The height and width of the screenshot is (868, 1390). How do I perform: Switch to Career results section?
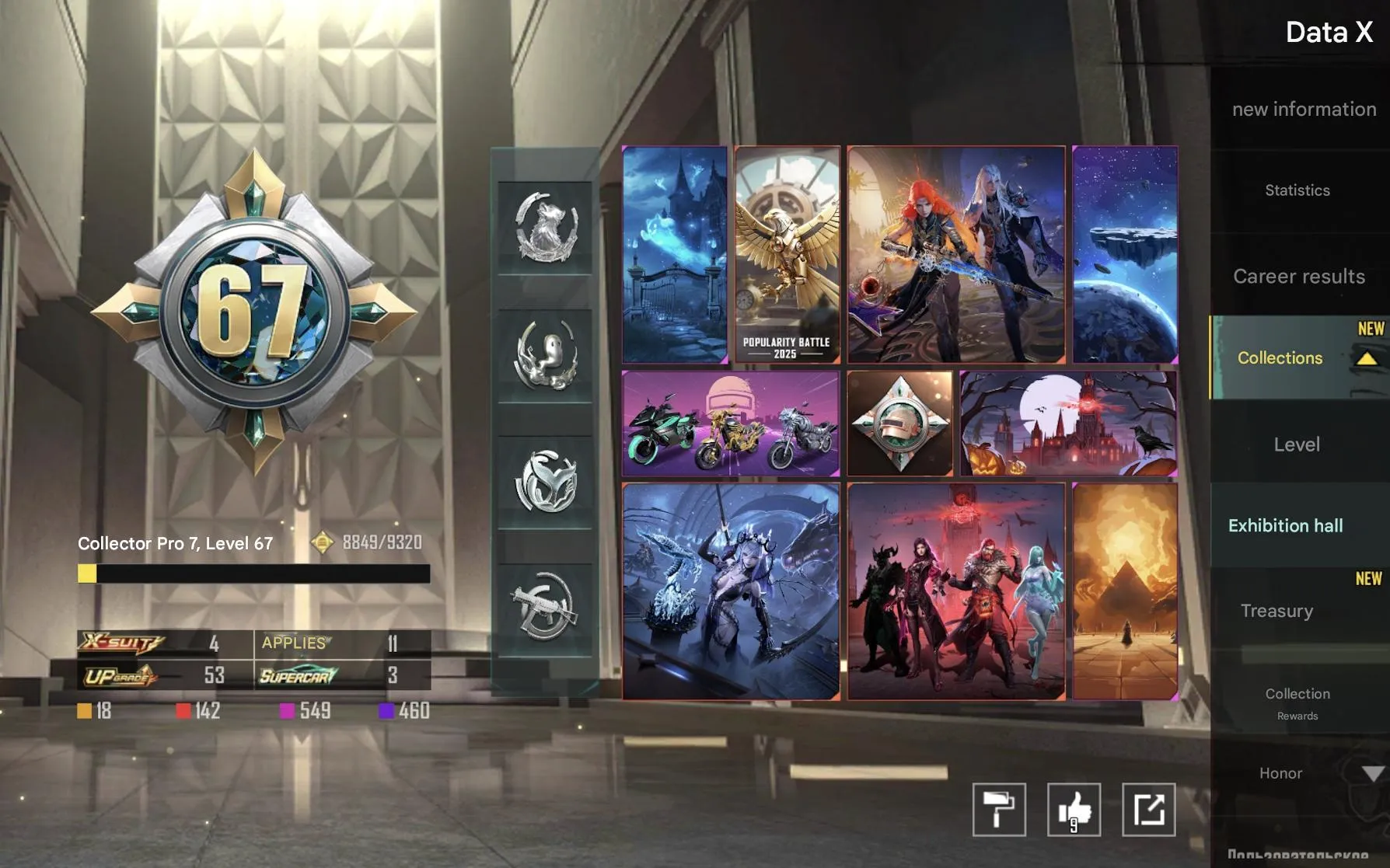pos(1299,277)
